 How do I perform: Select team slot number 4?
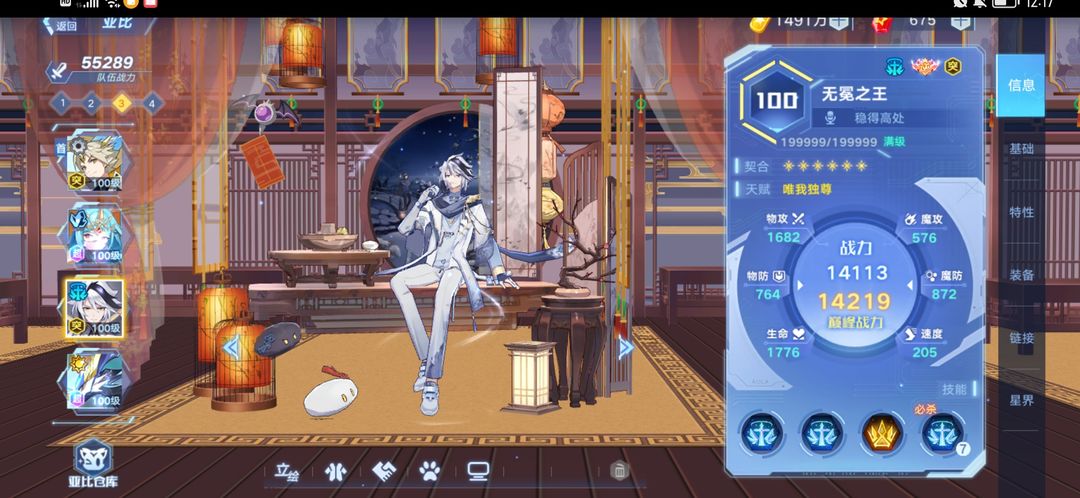151,102
